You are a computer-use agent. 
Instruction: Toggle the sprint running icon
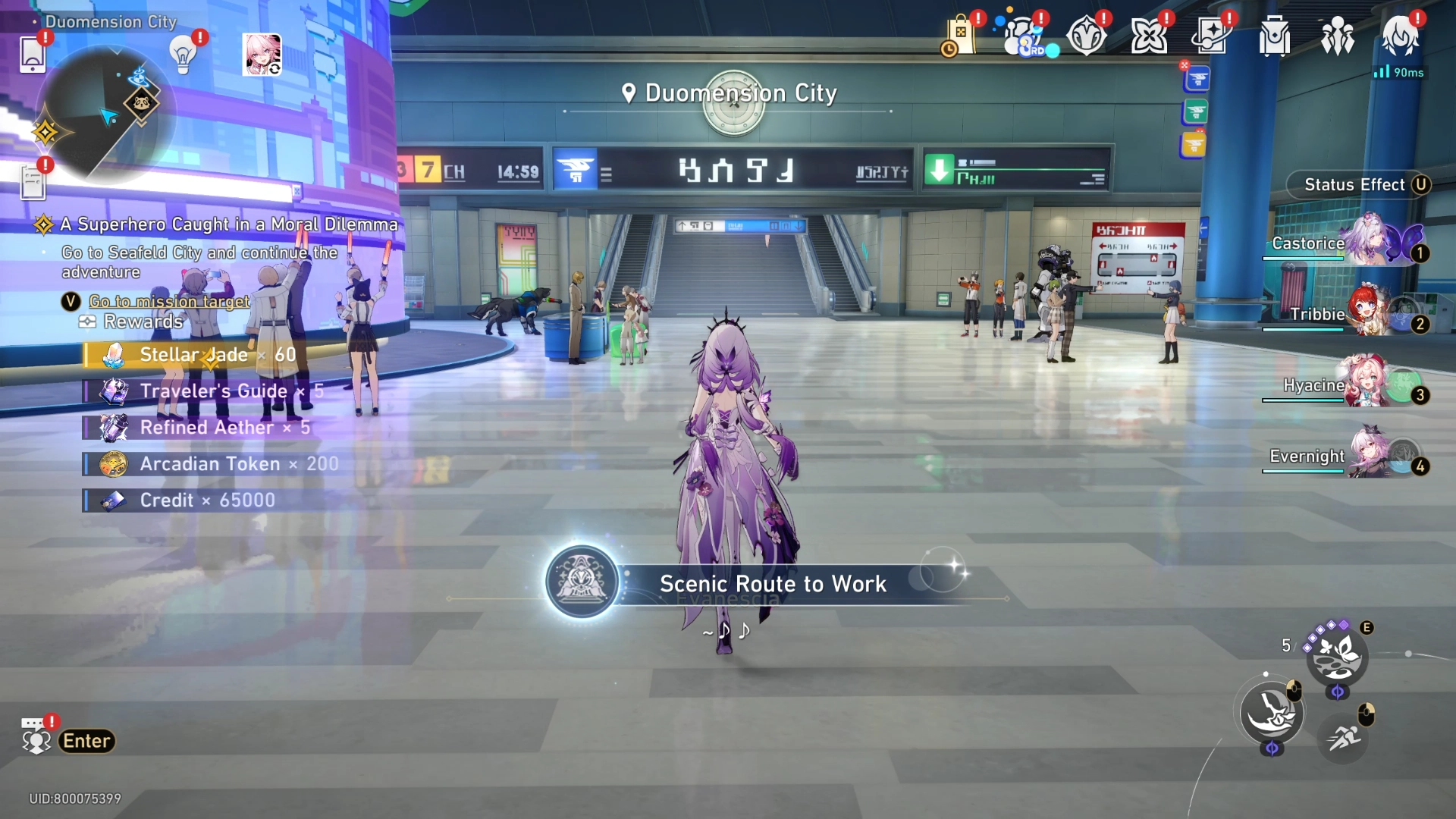(1343, 736)
